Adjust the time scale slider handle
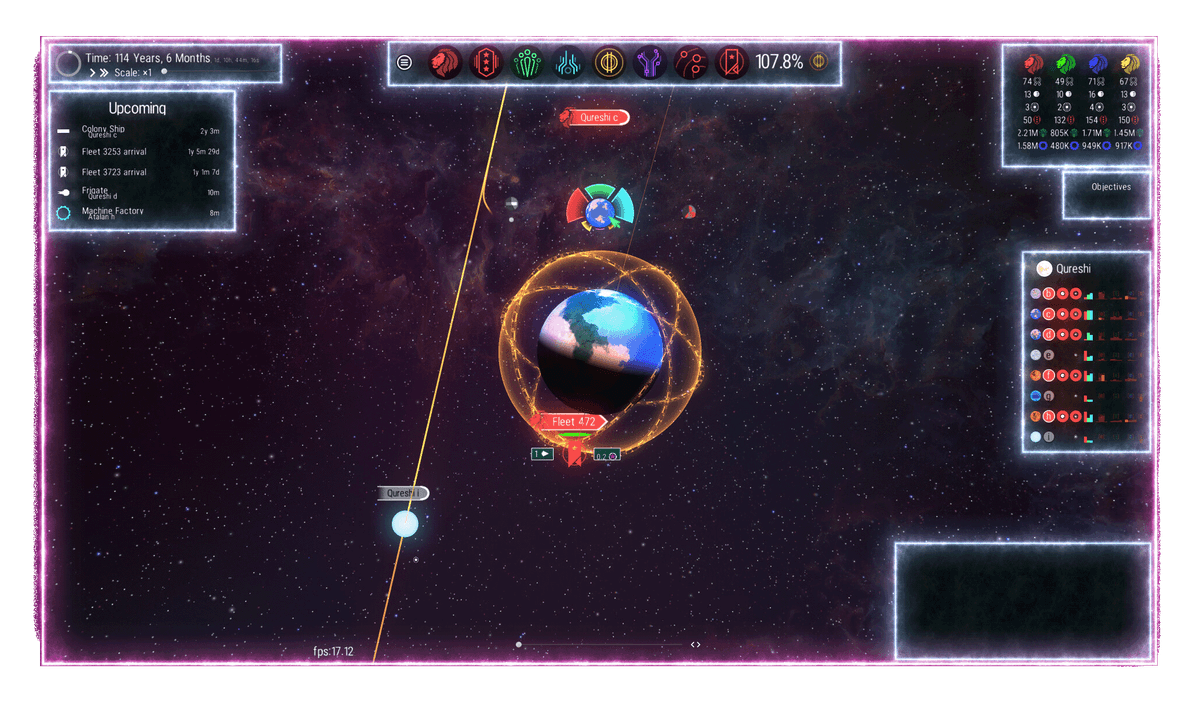 tap(164, 72)
